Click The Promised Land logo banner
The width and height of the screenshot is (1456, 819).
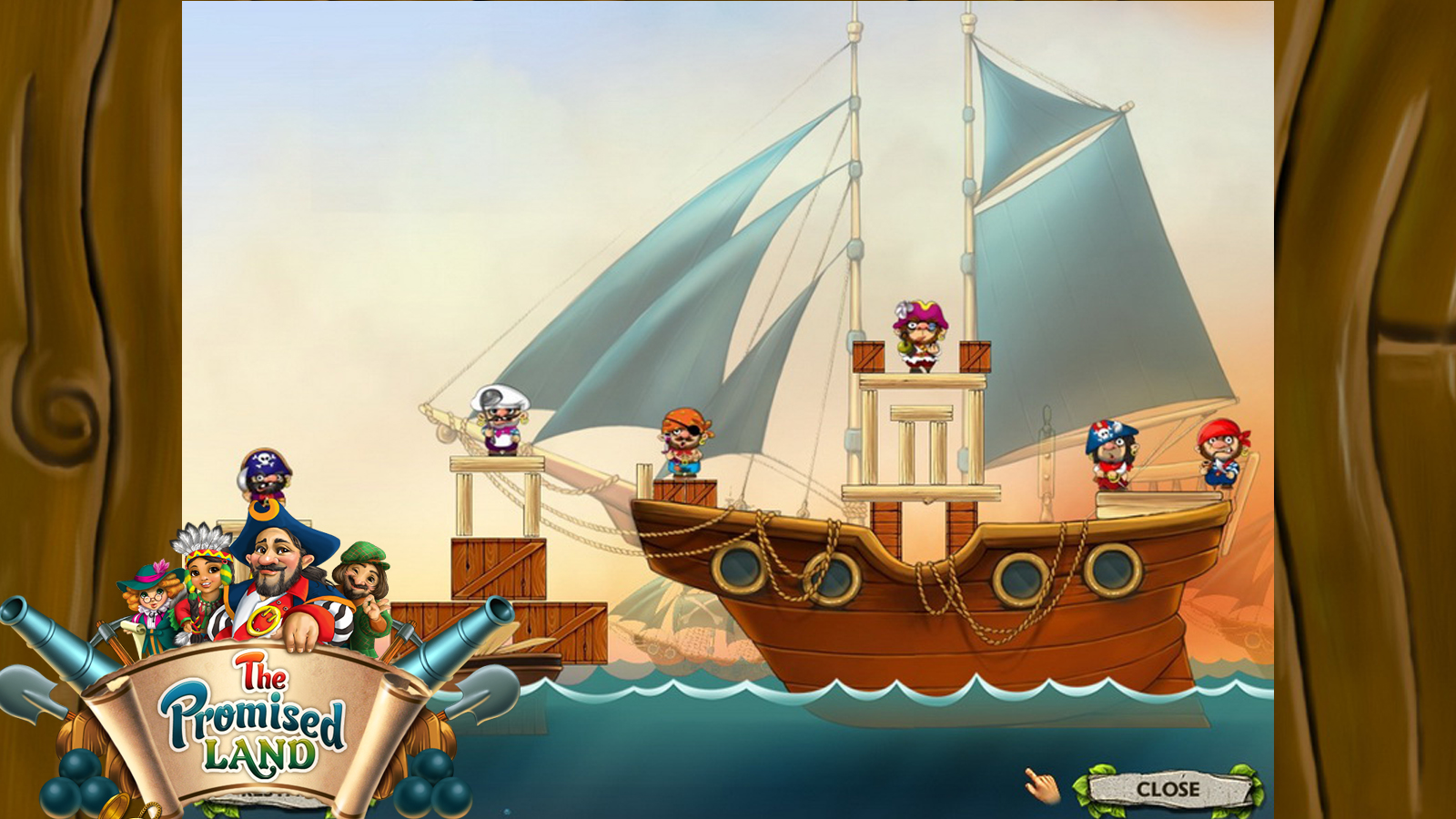click(250, 719)
